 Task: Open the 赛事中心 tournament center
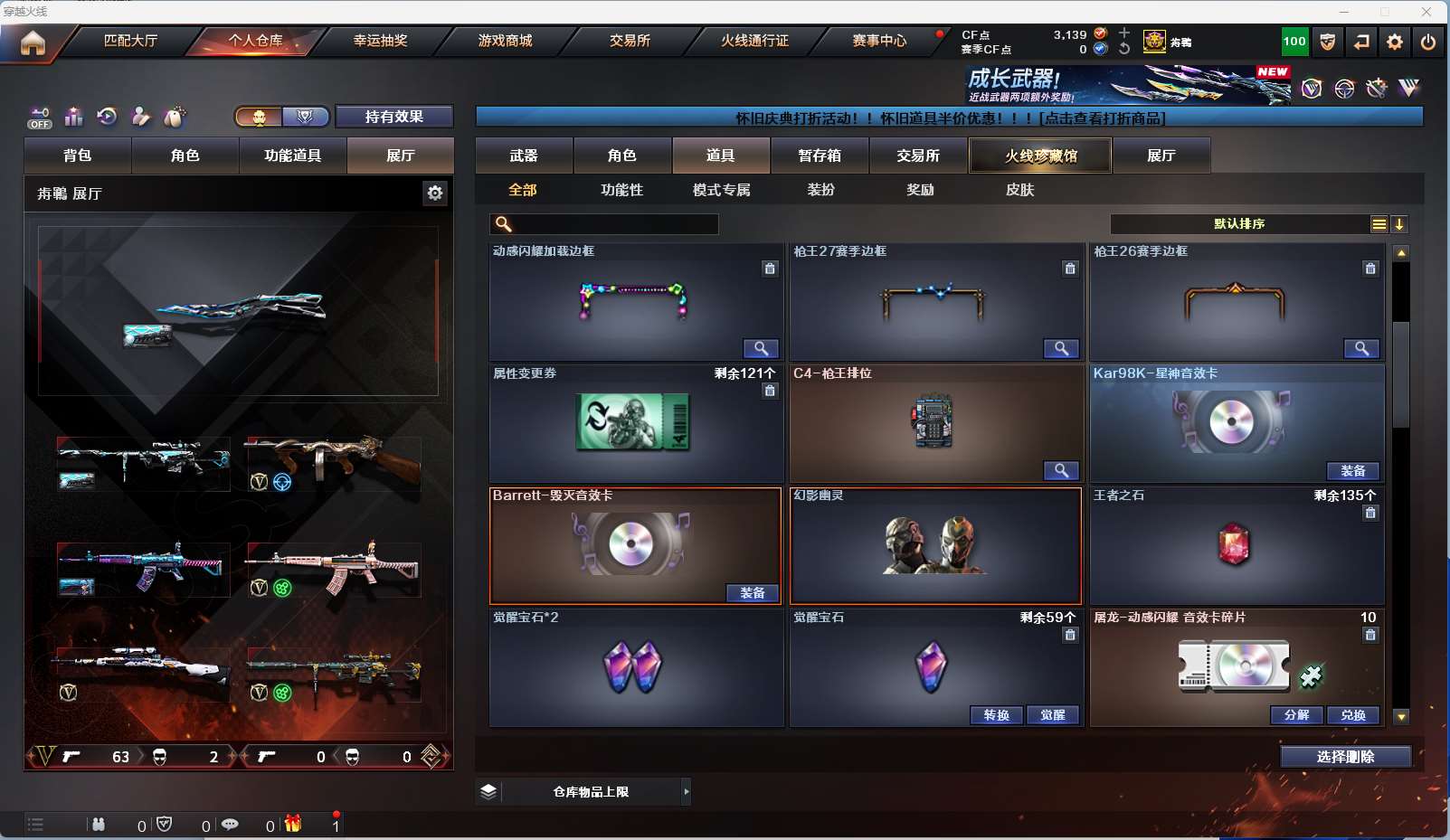[879, 41]
